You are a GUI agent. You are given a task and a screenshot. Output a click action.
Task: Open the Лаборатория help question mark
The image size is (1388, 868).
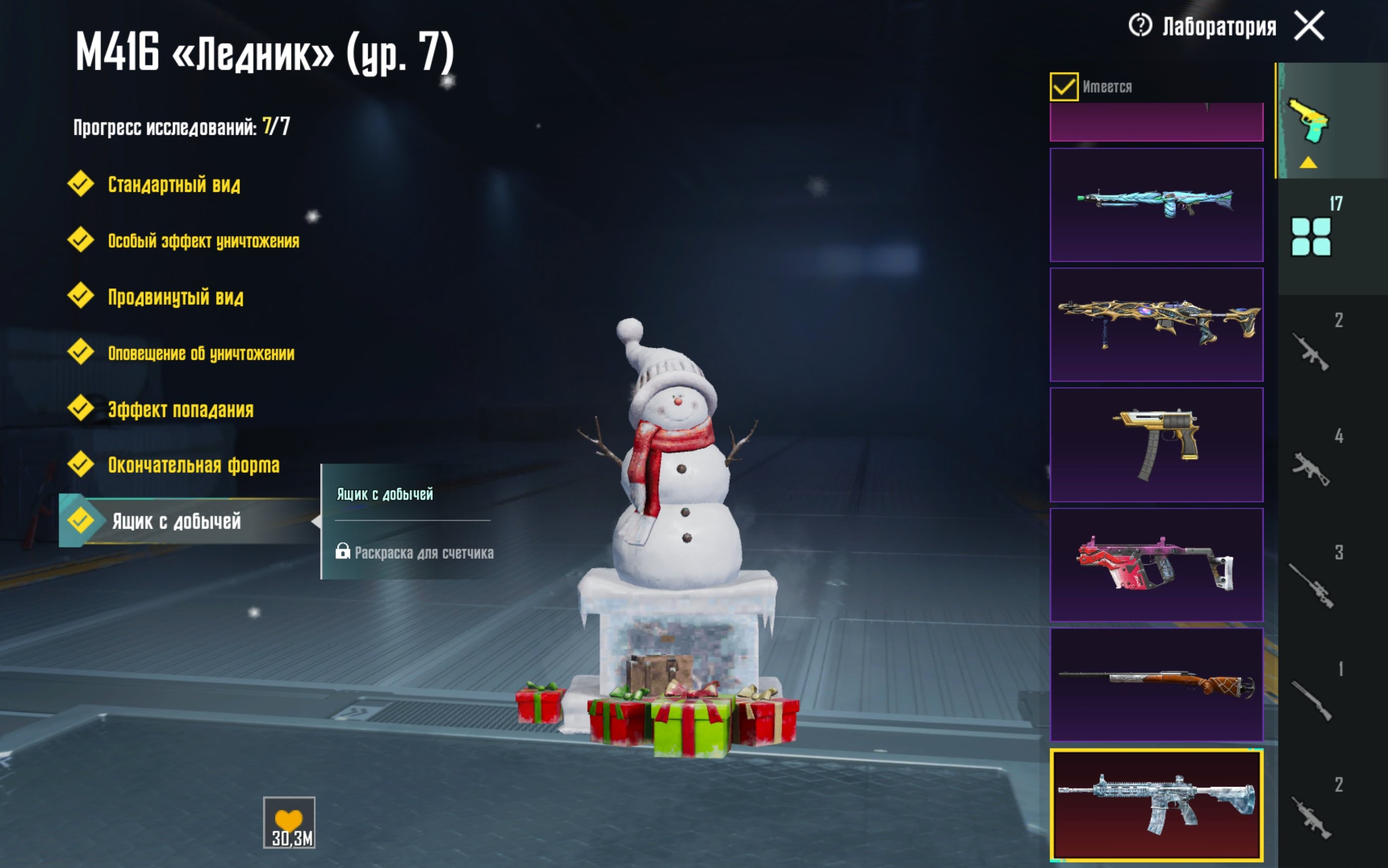[x=1140, y=25]
